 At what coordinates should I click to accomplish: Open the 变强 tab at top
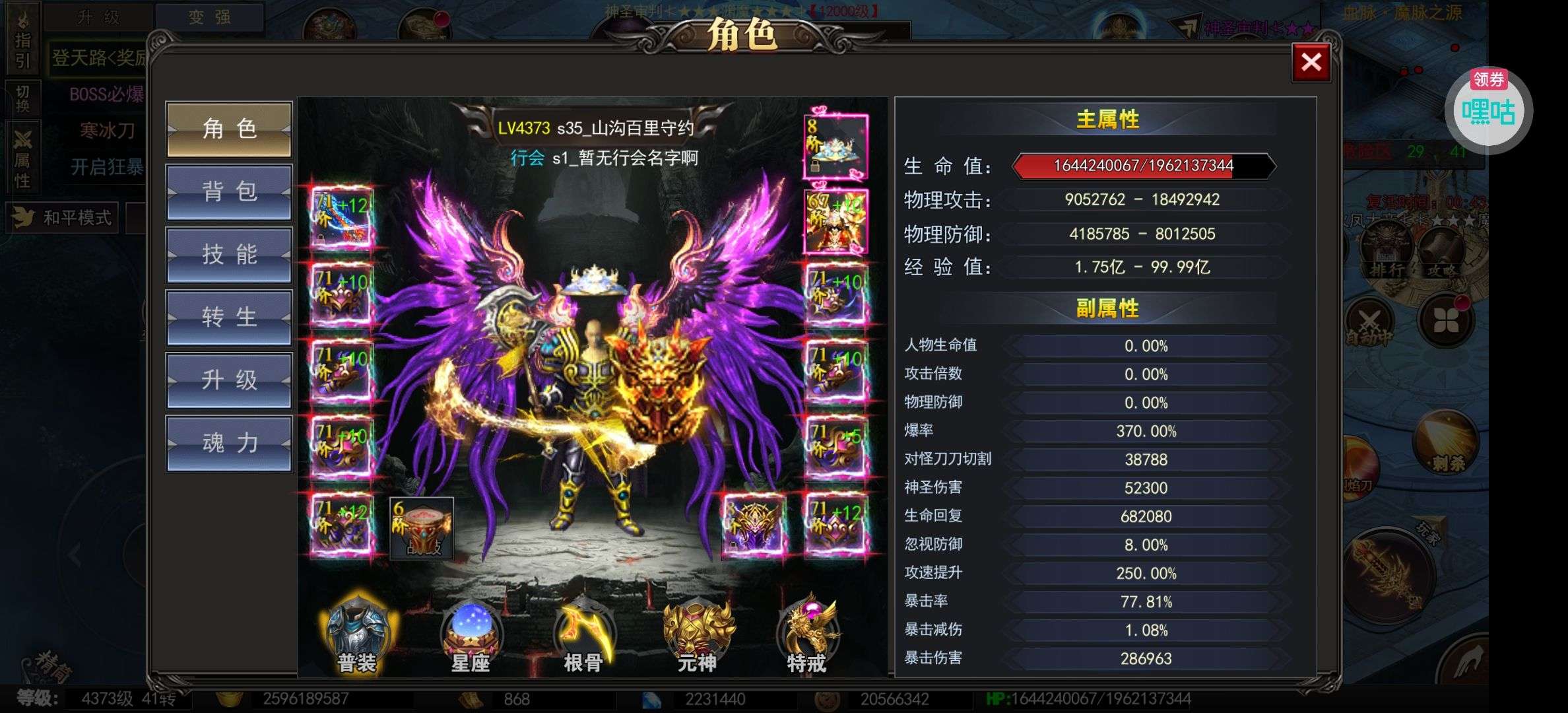click(x=209, y=17)
